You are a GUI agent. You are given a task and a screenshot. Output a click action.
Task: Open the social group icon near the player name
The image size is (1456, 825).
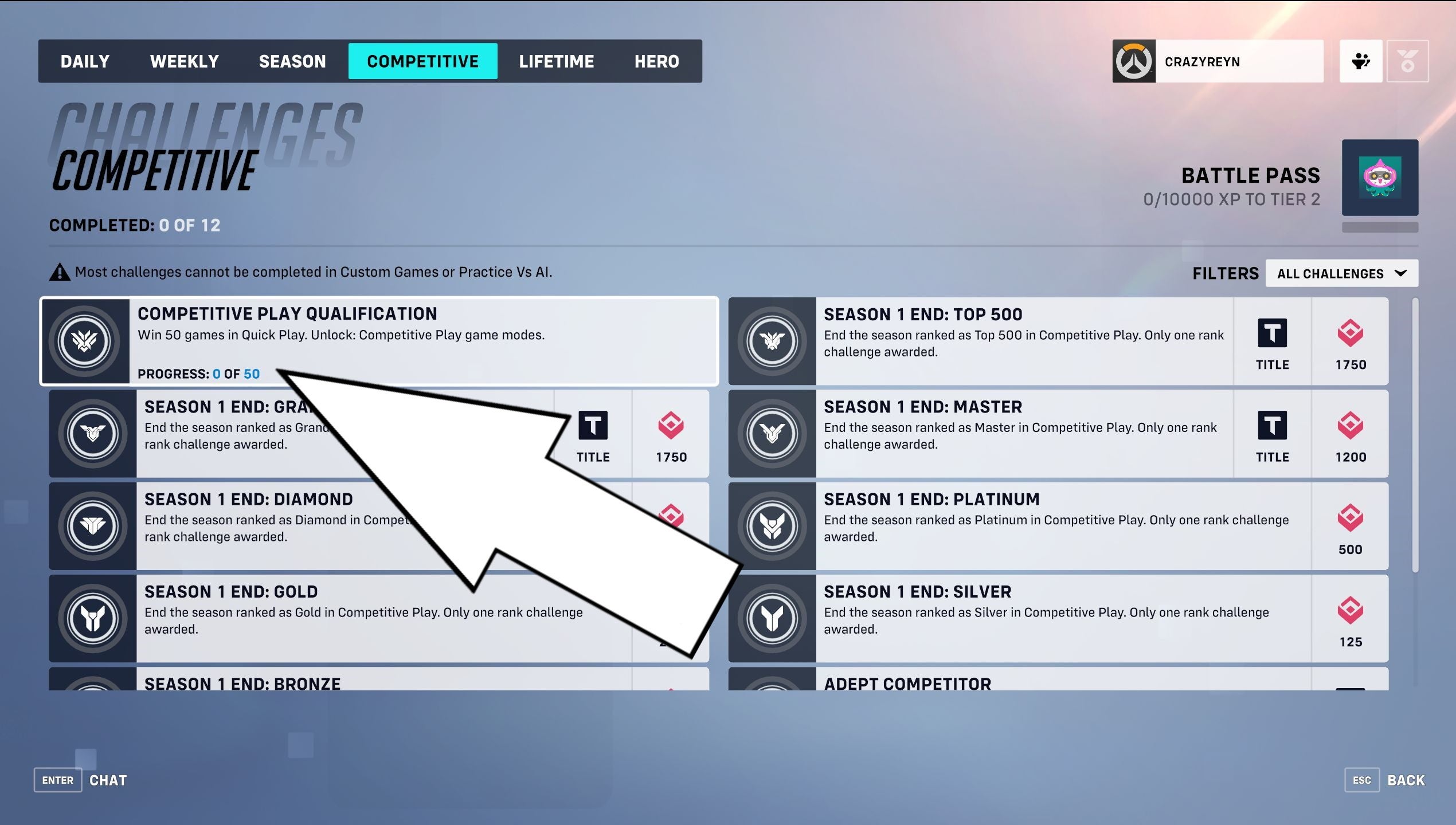pyautogui.click(x=1360, y=61)
